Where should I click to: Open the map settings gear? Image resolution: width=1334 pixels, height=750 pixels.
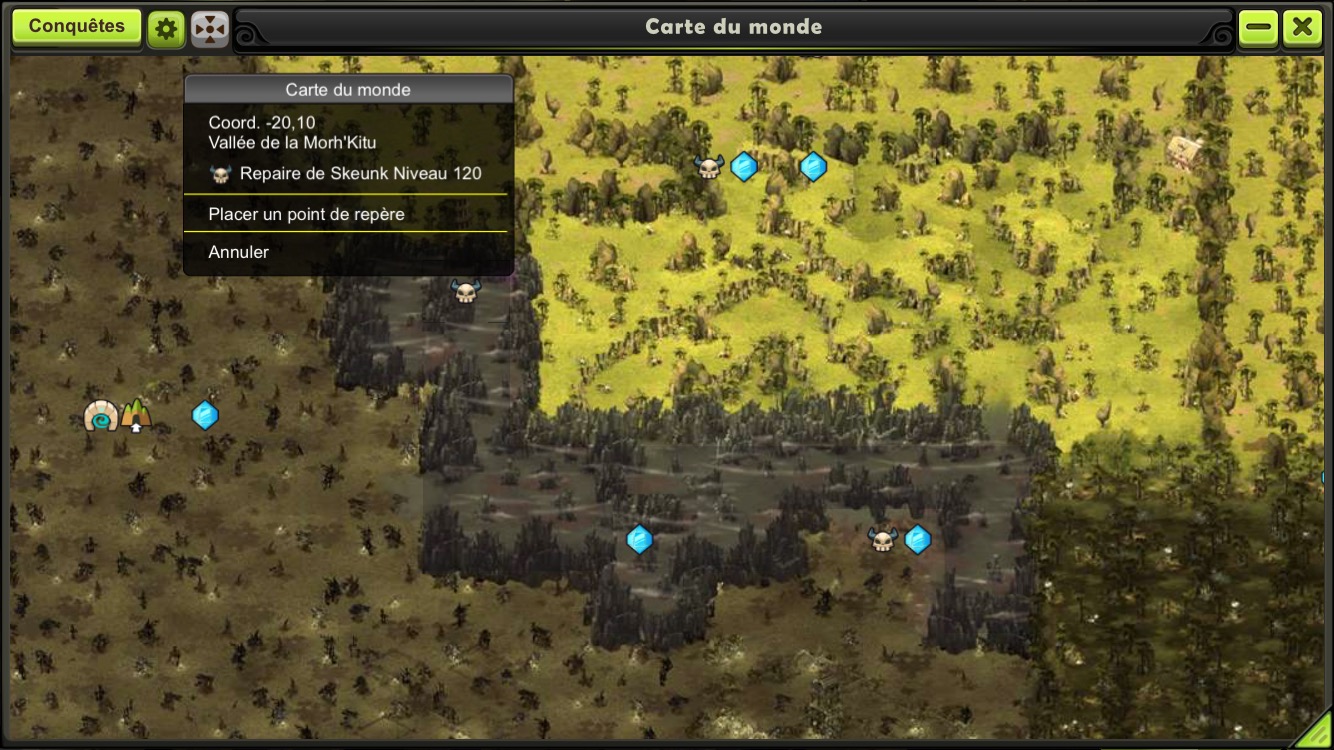click(165, 27)
